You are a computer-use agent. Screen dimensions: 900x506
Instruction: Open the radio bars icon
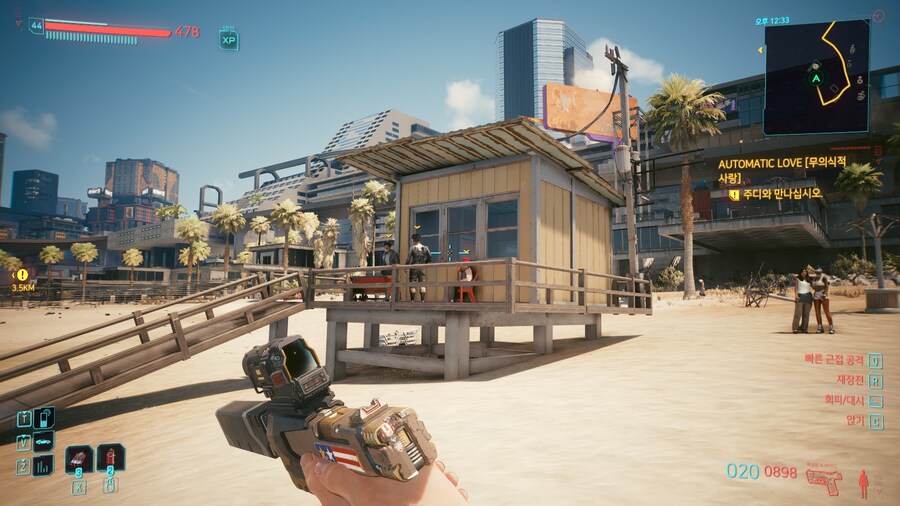pos(44,465)
